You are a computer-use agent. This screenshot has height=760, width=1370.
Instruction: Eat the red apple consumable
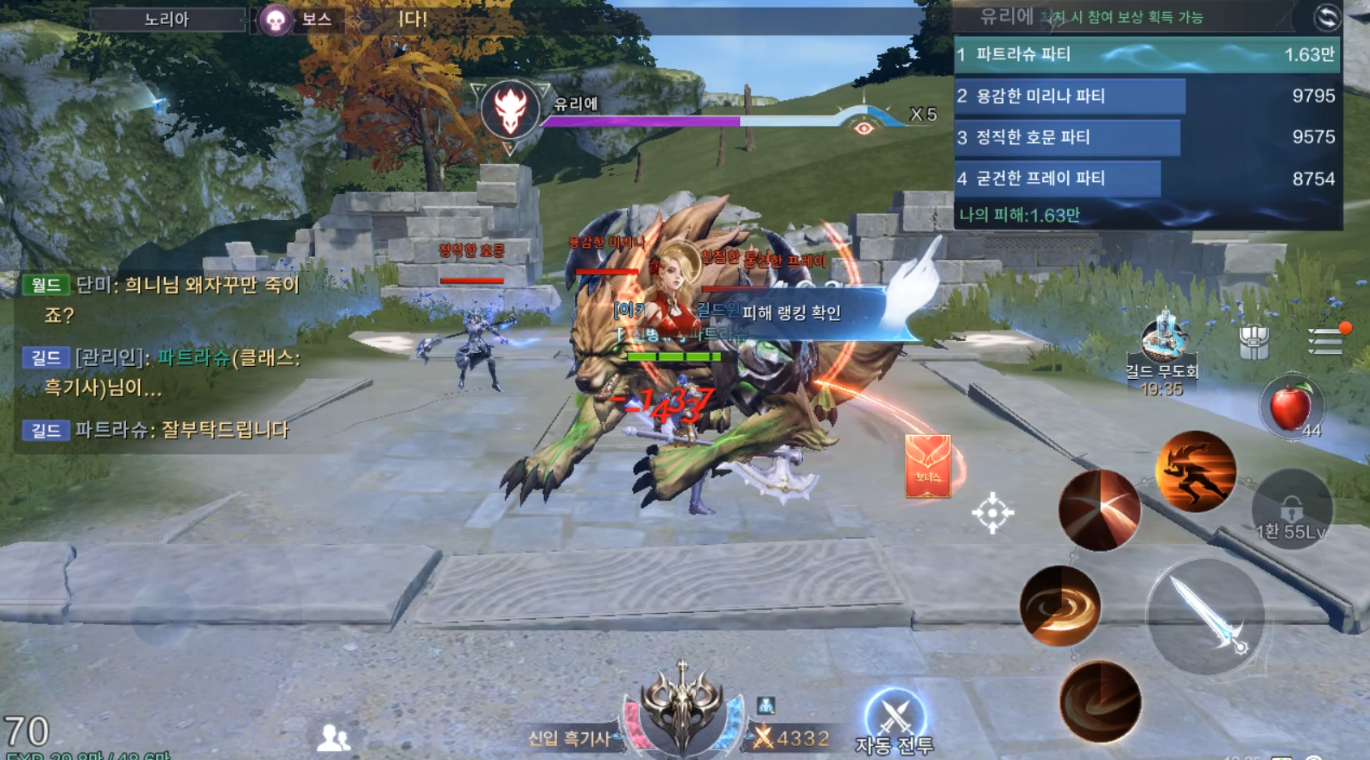point(1291,407)
